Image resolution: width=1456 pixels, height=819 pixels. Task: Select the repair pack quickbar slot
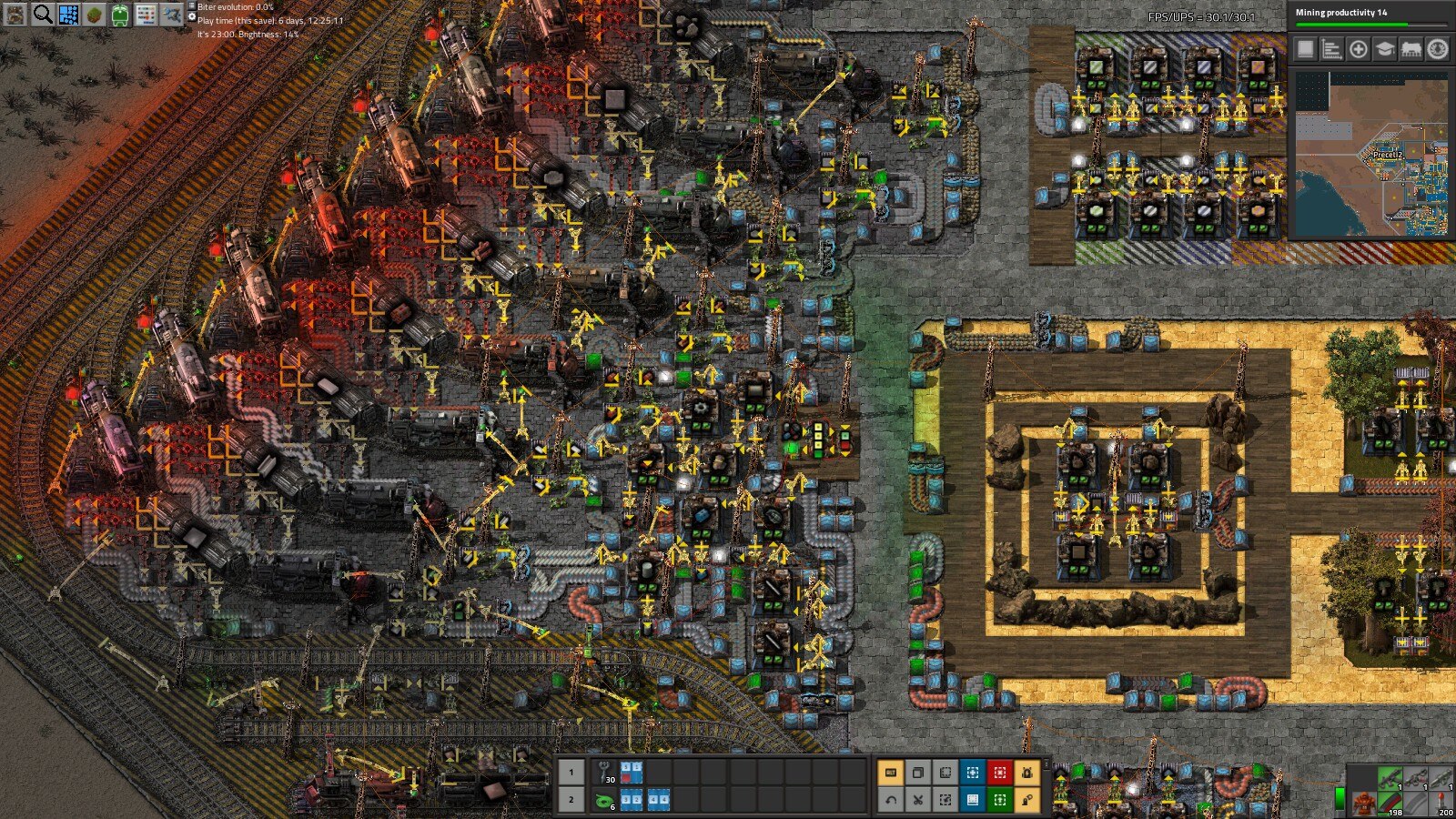(605, 773)
